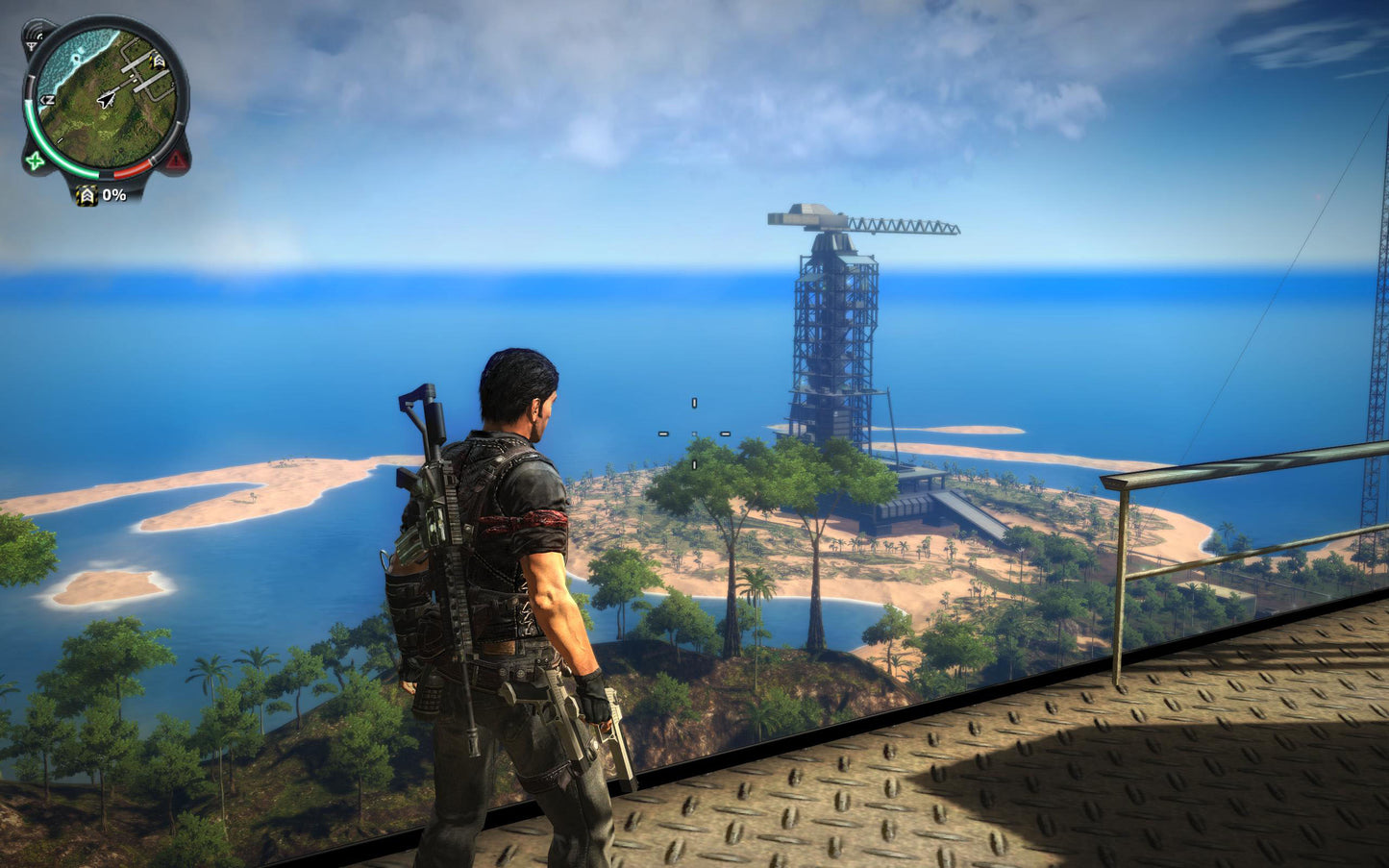Click the right horizontal crosshair dash
This screenshot has height=868, width=1389.
click(727, 434)
